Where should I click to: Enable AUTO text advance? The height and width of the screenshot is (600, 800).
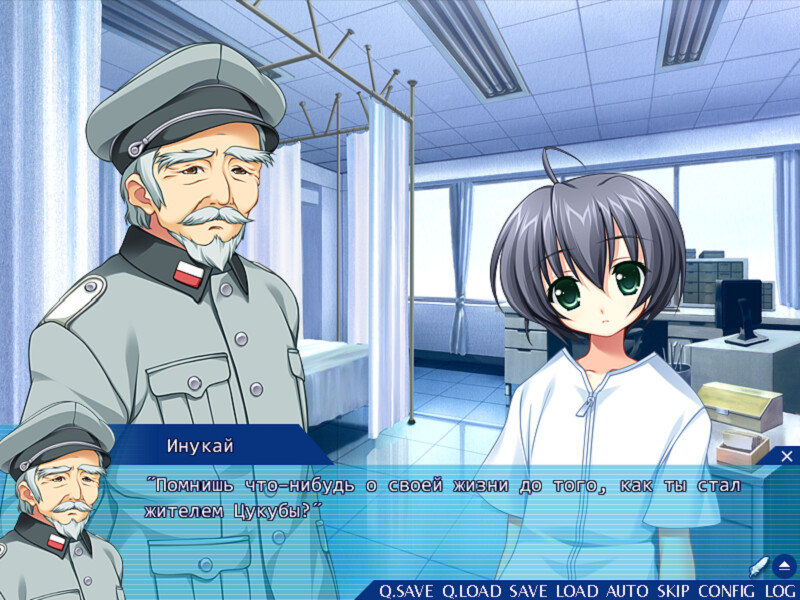[628, 591]
